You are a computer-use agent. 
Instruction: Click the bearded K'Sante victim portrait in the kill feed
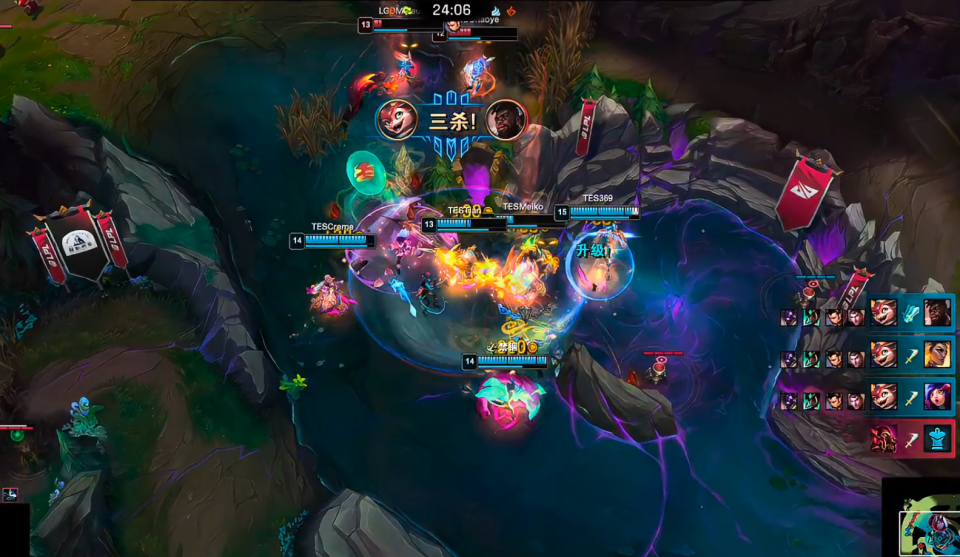click(937, 312)
